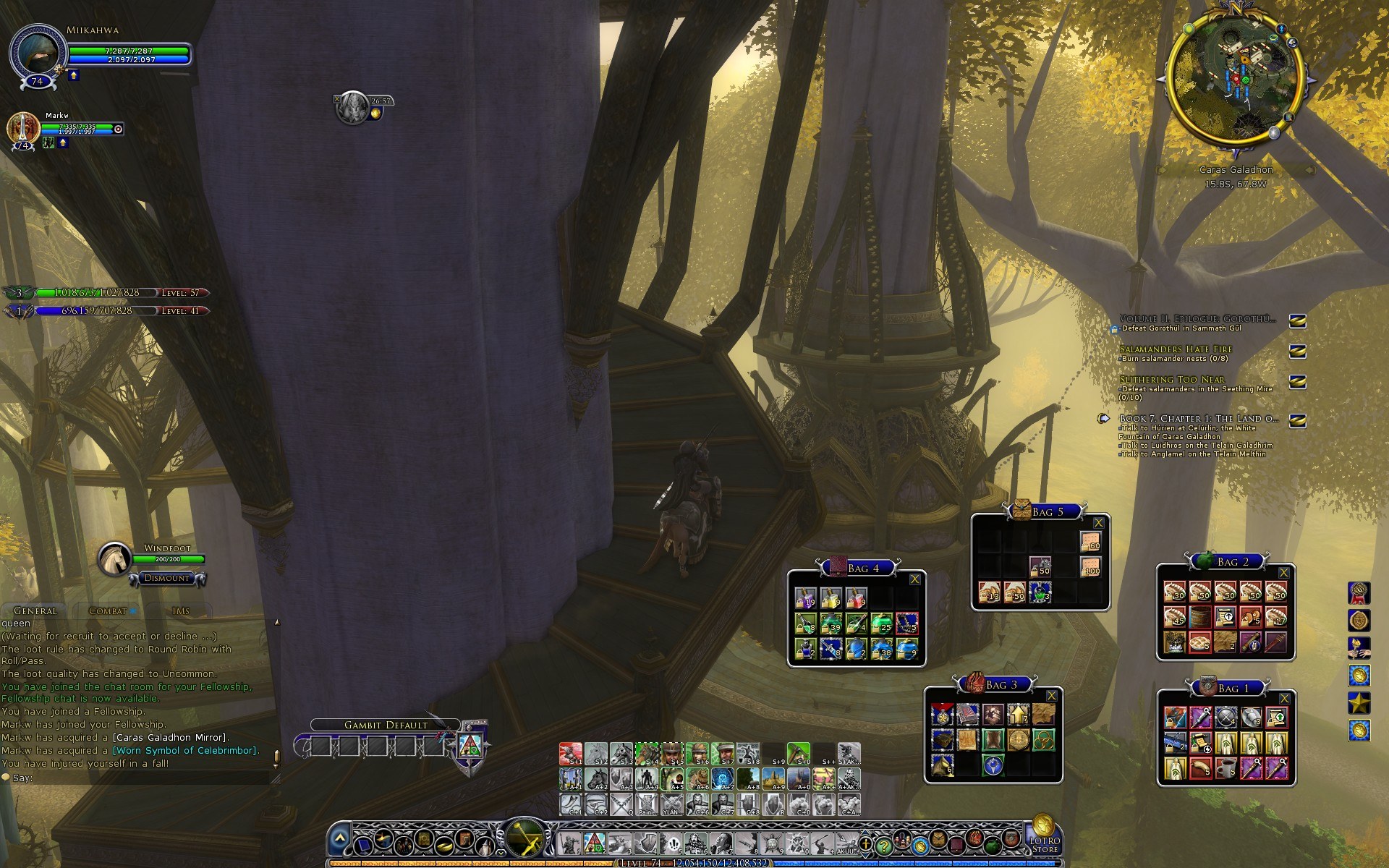This screenshot has height=868, width=1389.
Task: Close the Bag 2 window
Action: point(1283,573)
